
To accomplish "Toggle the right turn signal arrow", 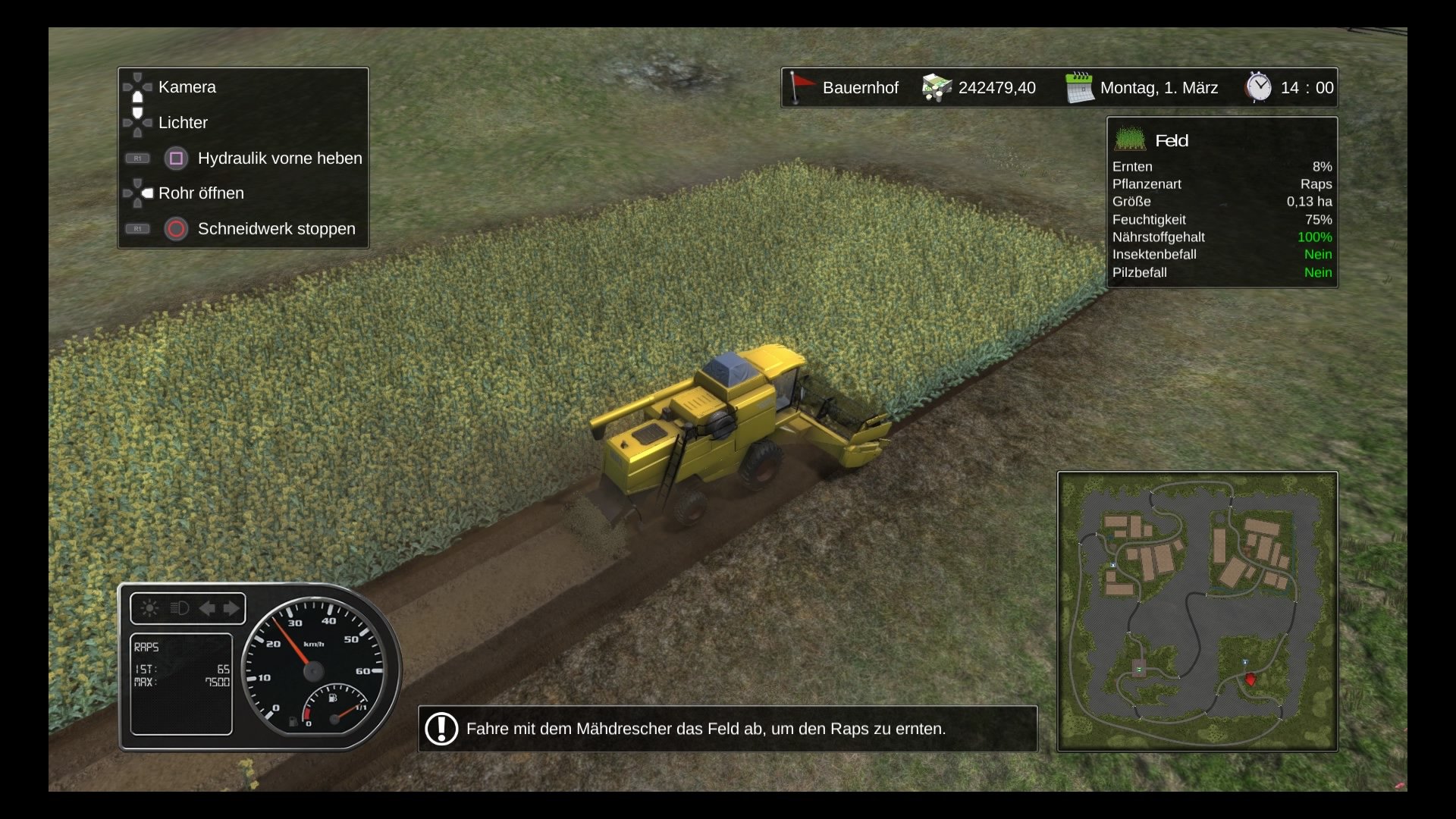I will point(231,608).
